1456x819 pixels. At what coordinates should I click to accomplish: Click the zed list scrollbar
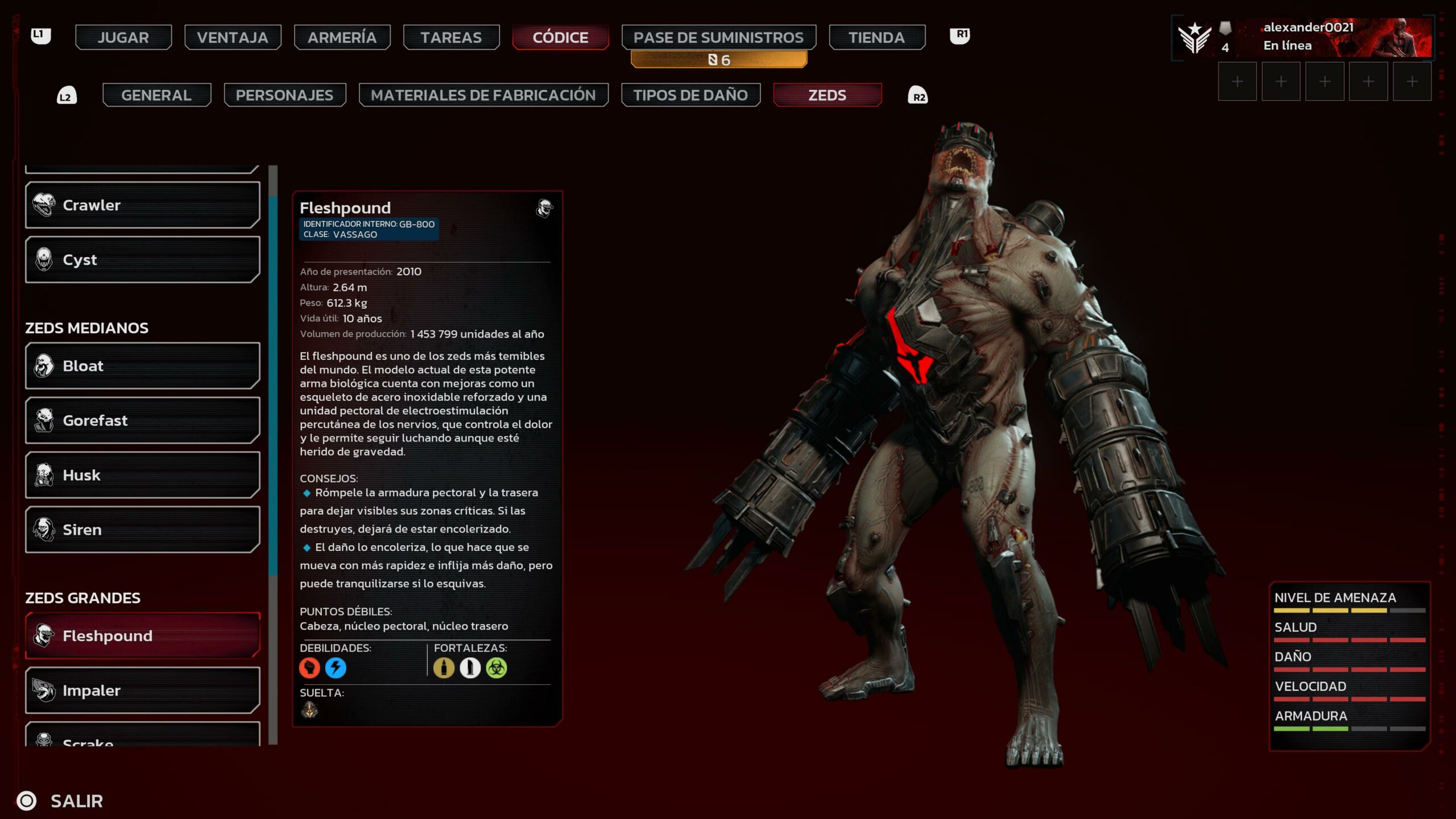273,387
